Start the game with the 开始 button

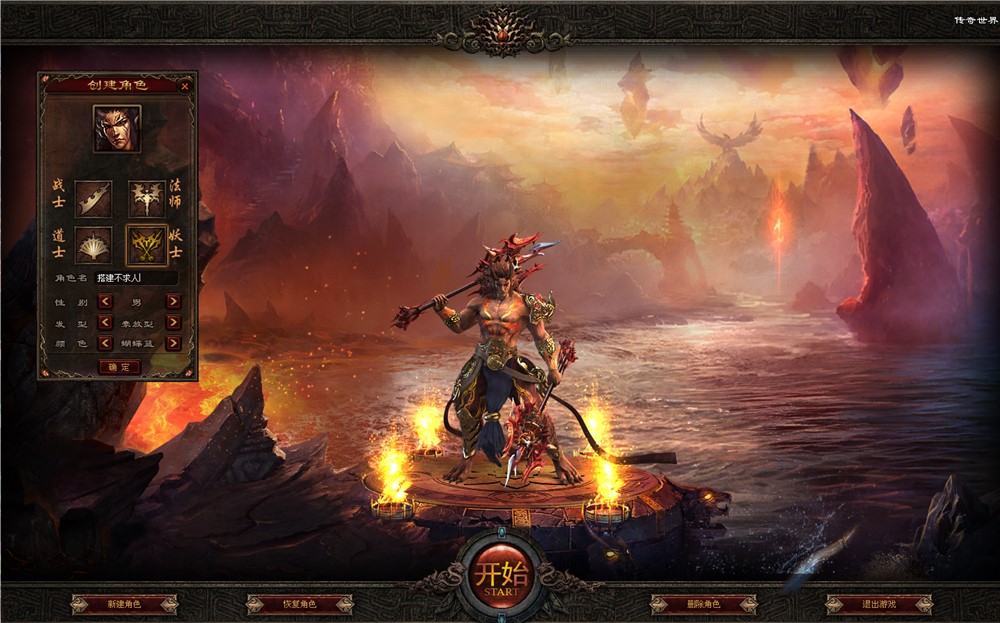tap(498, 577)
